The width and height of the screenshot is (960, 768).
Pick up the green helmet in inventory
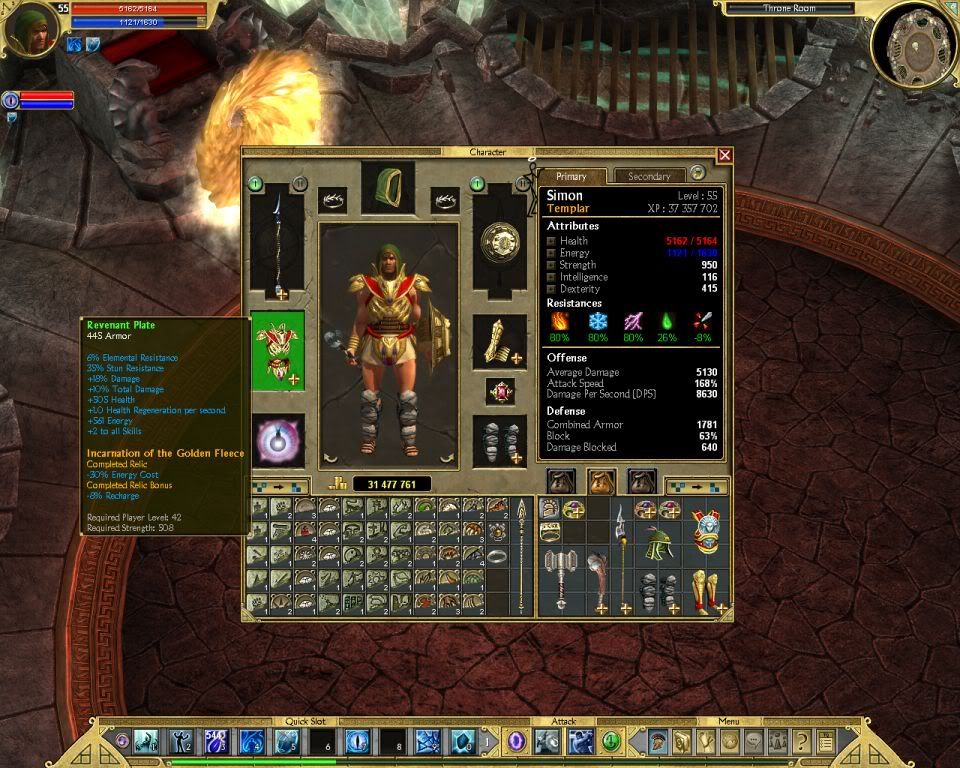[656, 545]
